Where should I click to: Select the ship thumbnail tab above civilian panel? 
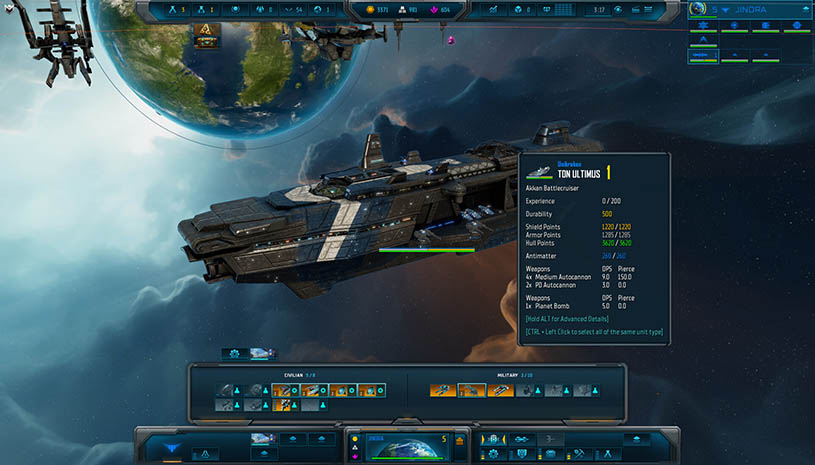[261, 353]
